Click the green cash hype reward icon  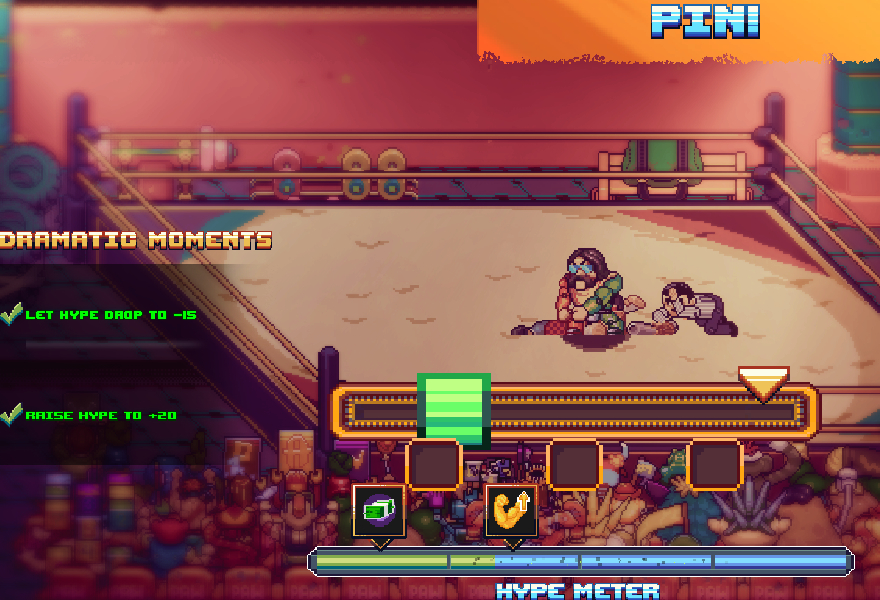[x=379, y=510]
